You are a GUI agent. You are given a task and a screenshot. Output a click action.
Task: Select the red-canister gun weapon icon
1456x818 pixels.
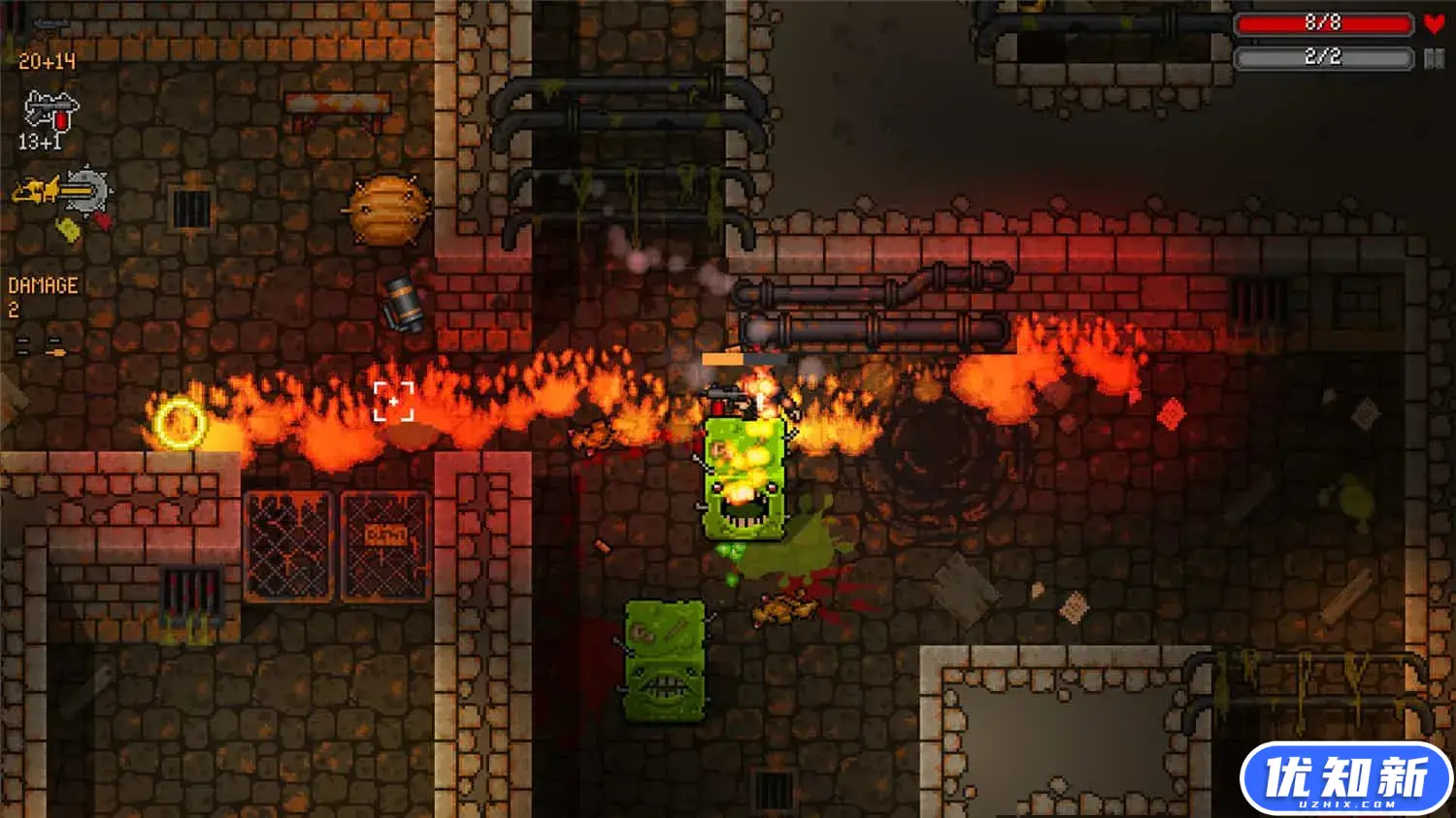tap(50, 110)
